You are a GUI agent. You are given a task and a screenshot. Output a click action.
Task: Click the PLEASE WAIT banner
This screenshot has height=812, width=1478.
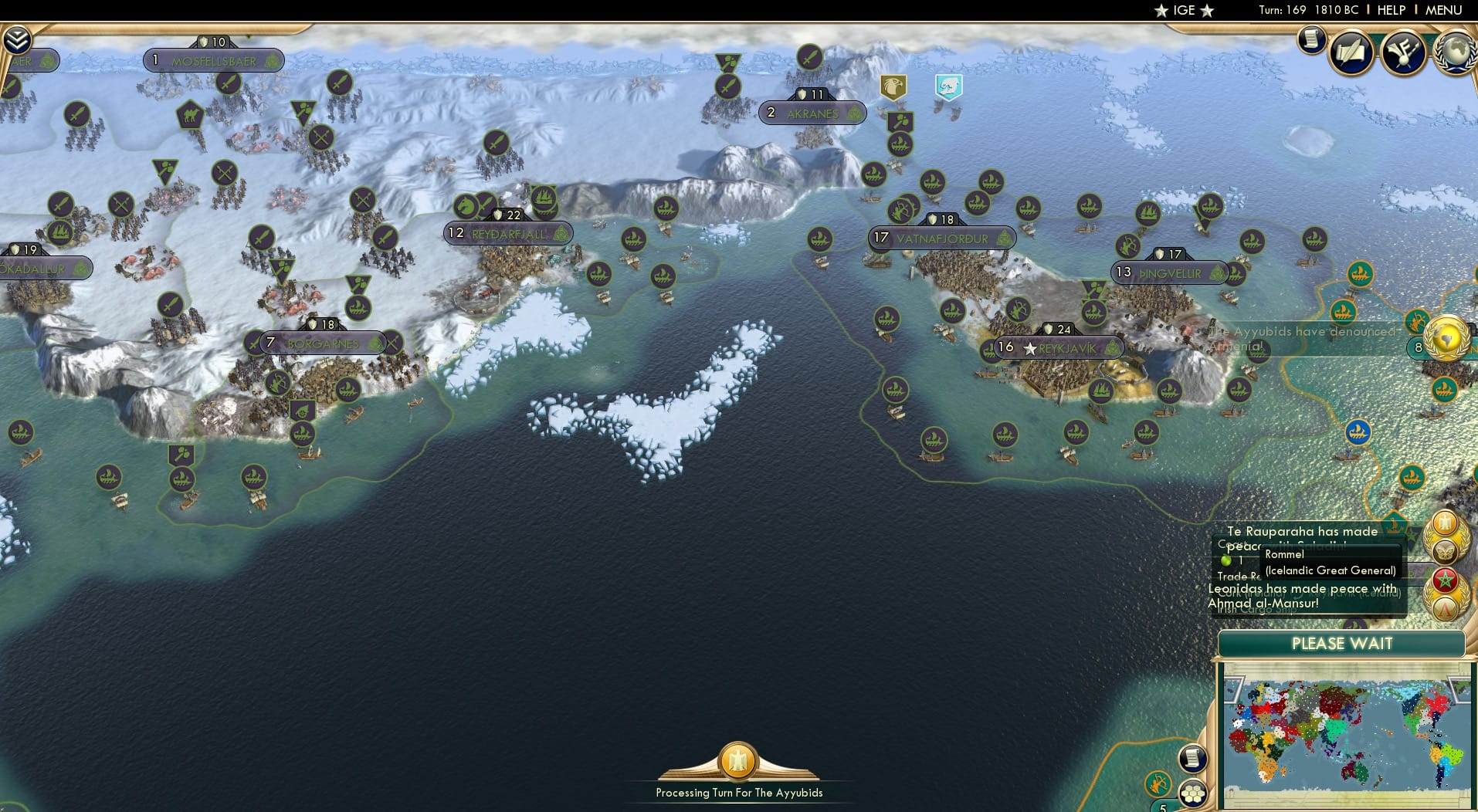(1342, 643)
